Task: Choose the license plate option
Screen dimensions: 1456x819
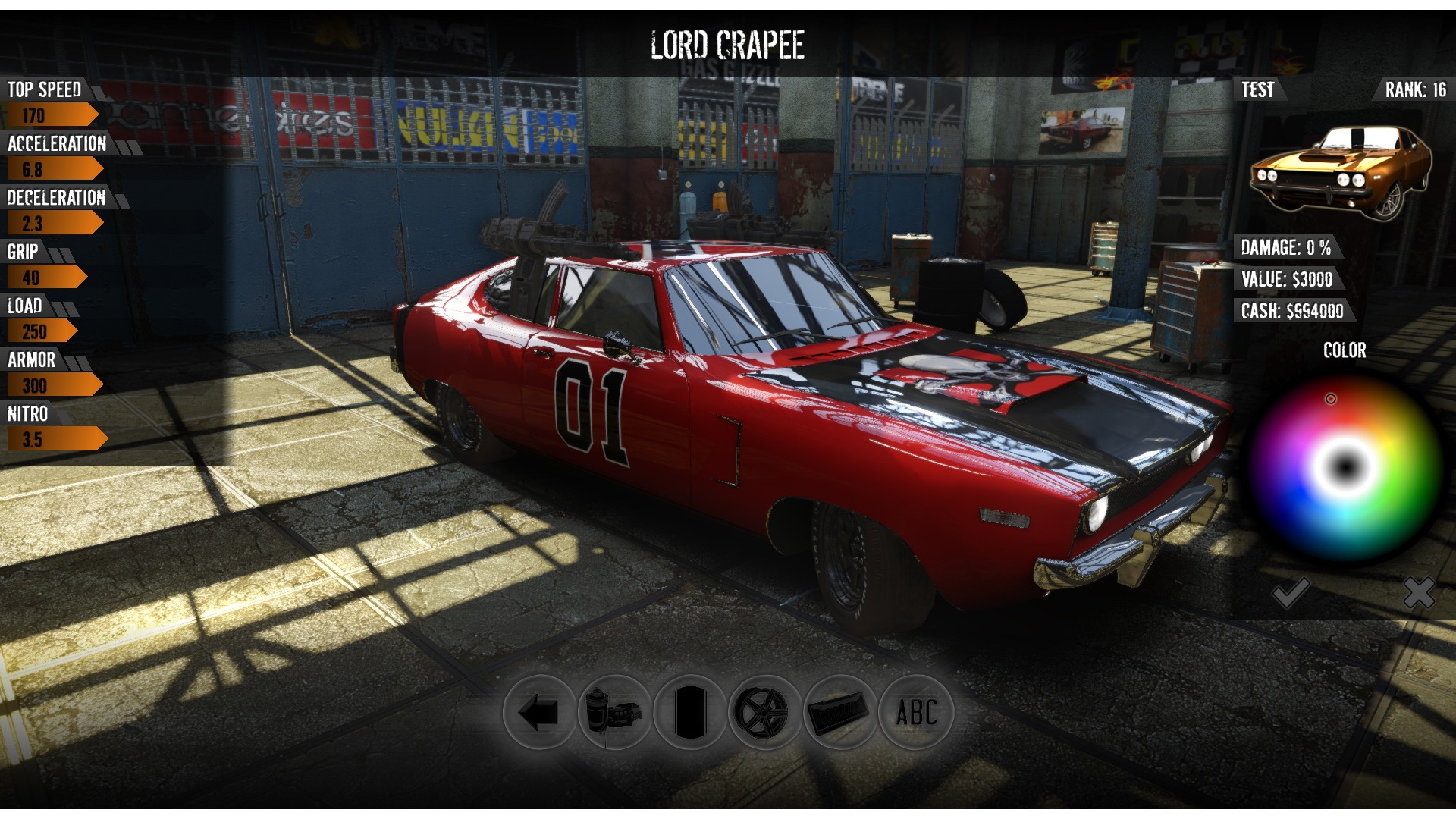Action: point(839,713)
